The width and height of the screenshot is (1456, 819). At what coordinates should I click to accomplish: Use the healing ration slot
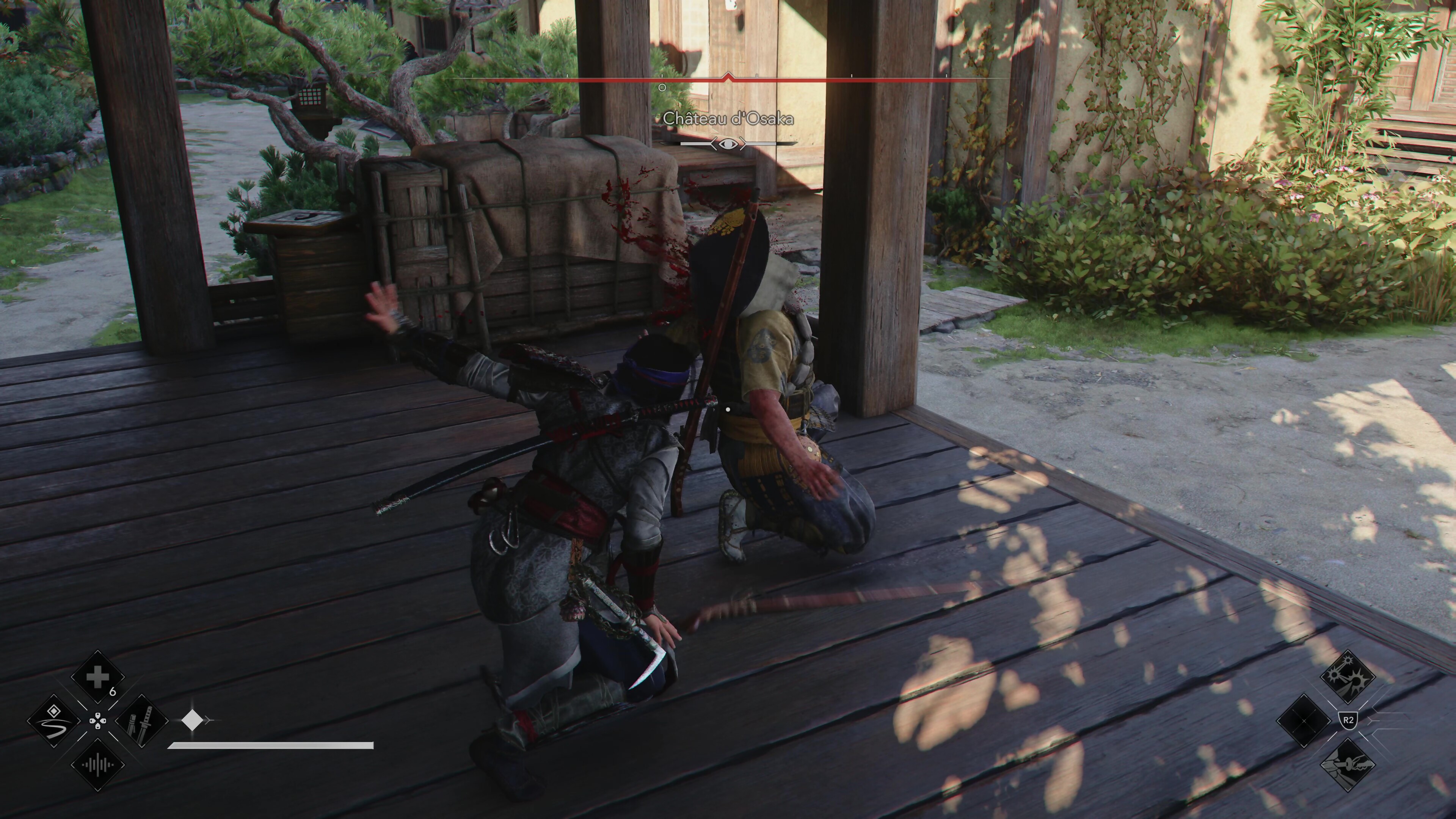pyautogui.click(x=97, y=677)
